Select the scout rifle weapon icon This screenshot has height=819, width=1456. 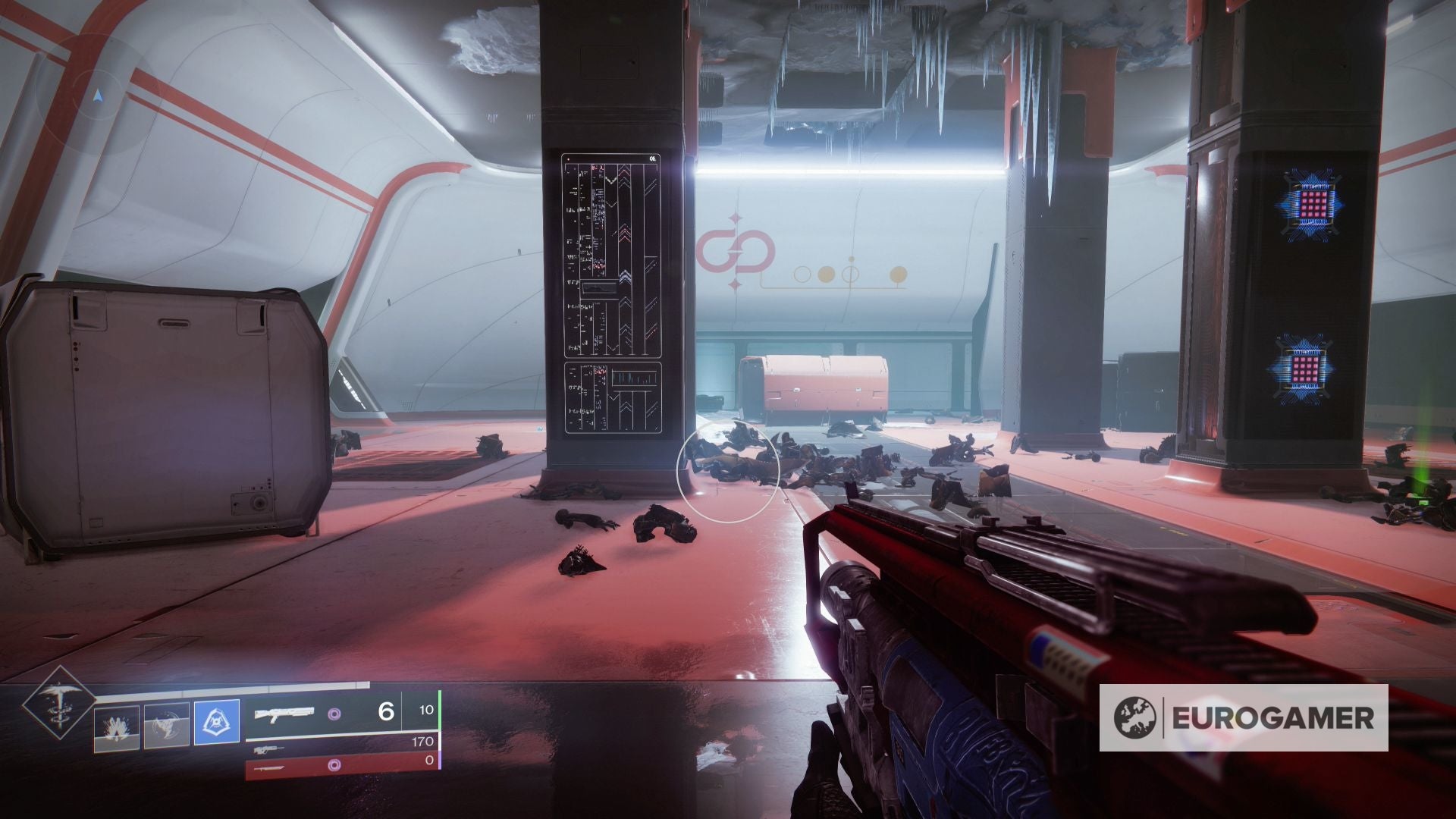tap(269, 751)
